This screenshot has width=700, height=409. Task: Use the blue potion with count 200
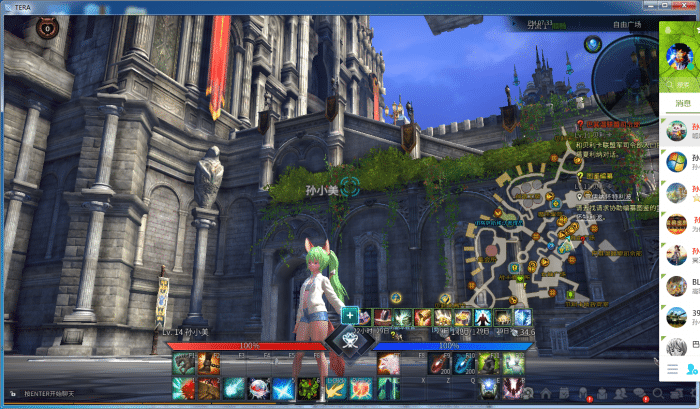click(464, 363)
